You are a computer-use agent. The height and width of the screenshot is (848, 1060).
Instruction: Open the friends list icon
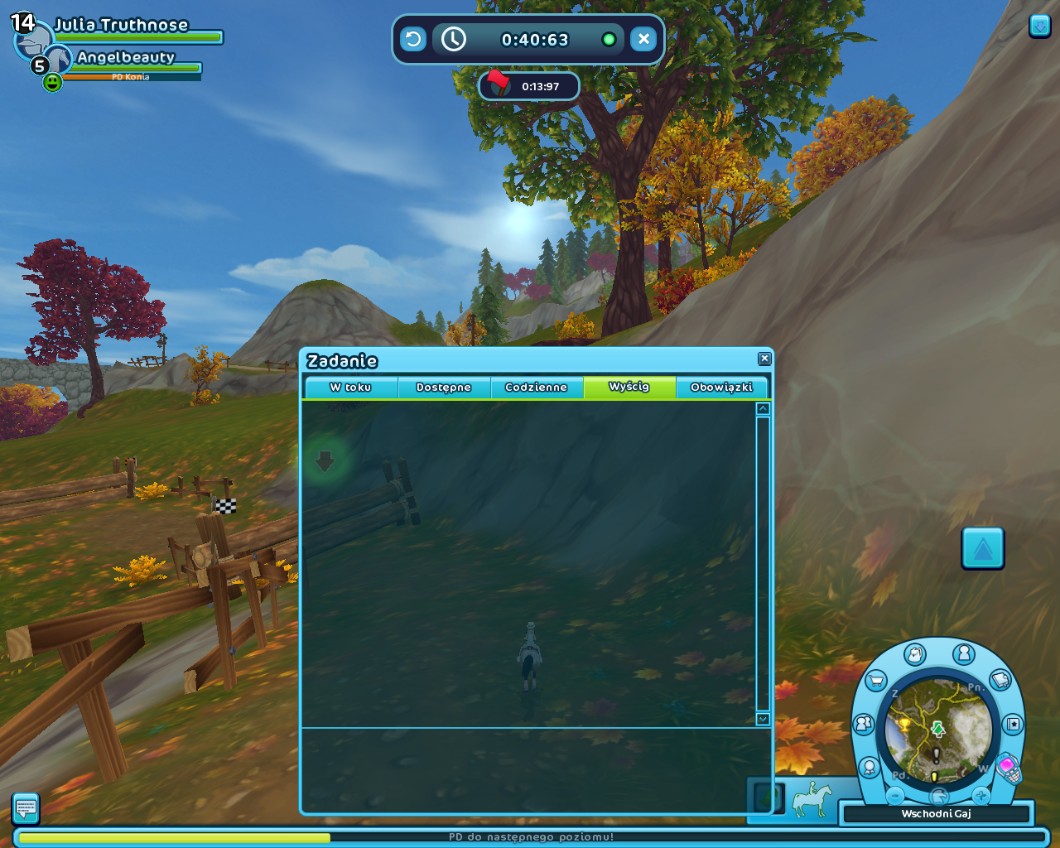click(864, 724)
